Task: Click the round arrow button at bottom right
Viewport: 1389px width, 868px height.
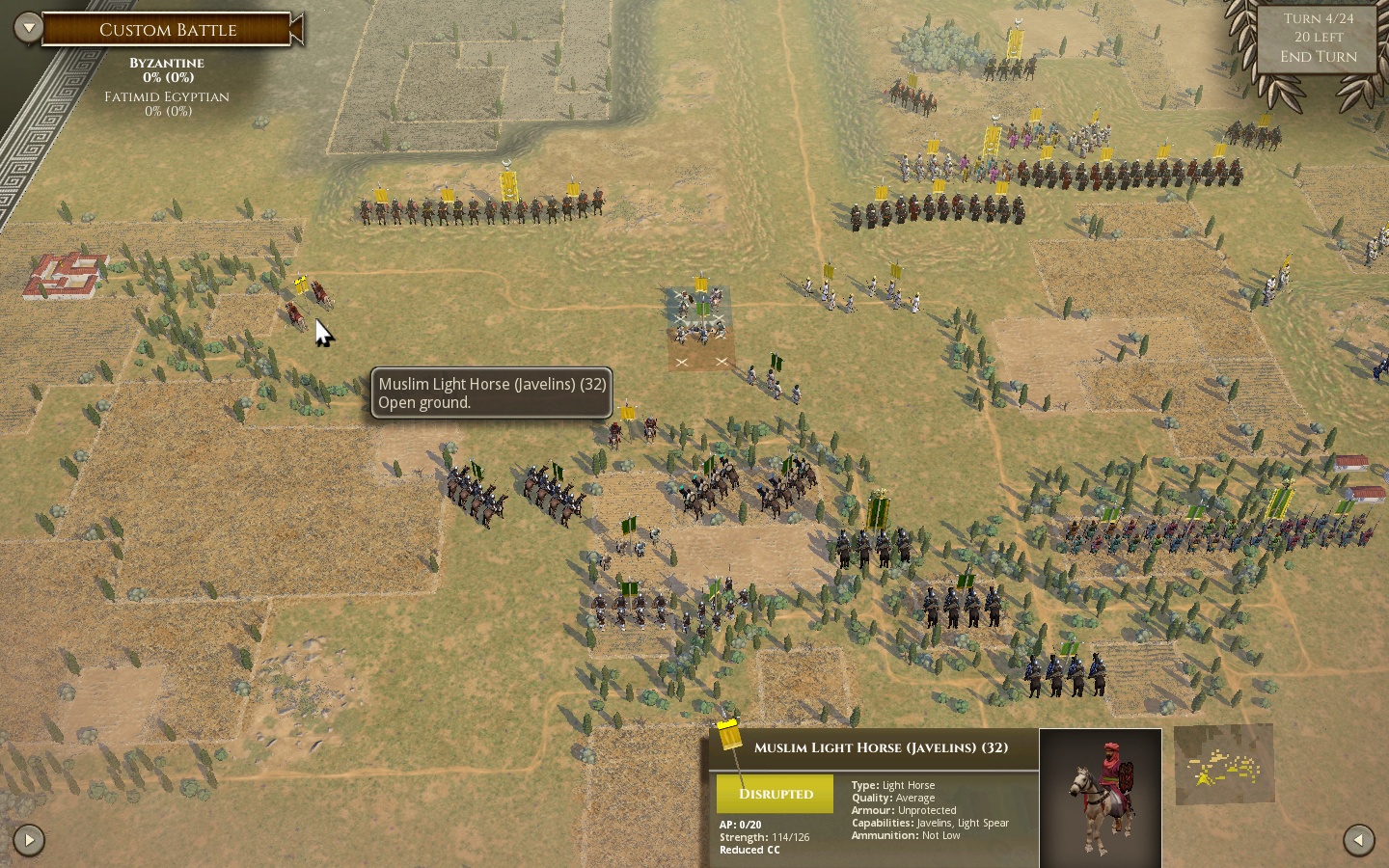Action: click(x=1358, y=839)
